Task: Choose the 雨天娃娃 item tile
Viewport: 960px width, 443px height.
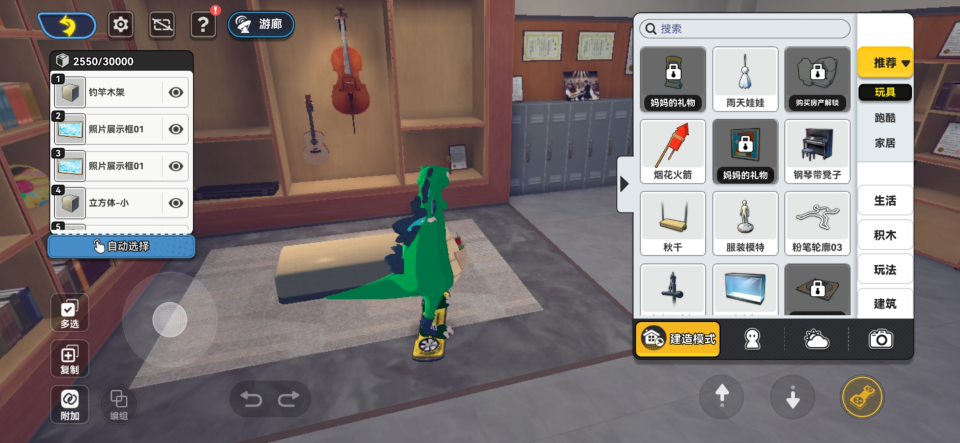Action: coord(745,79)
